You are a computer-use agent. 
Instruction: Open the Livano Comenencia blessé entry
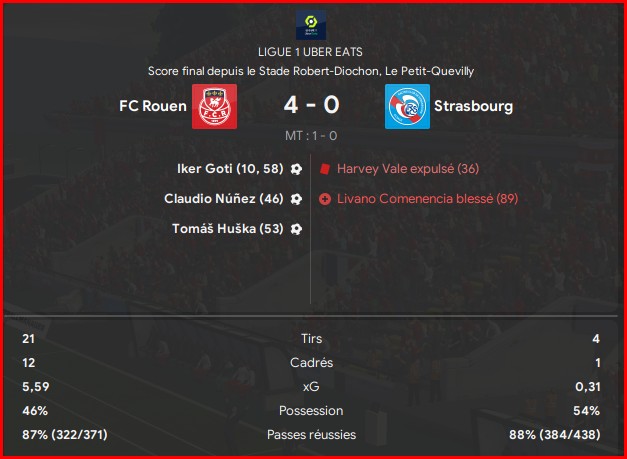click(427, 199)
